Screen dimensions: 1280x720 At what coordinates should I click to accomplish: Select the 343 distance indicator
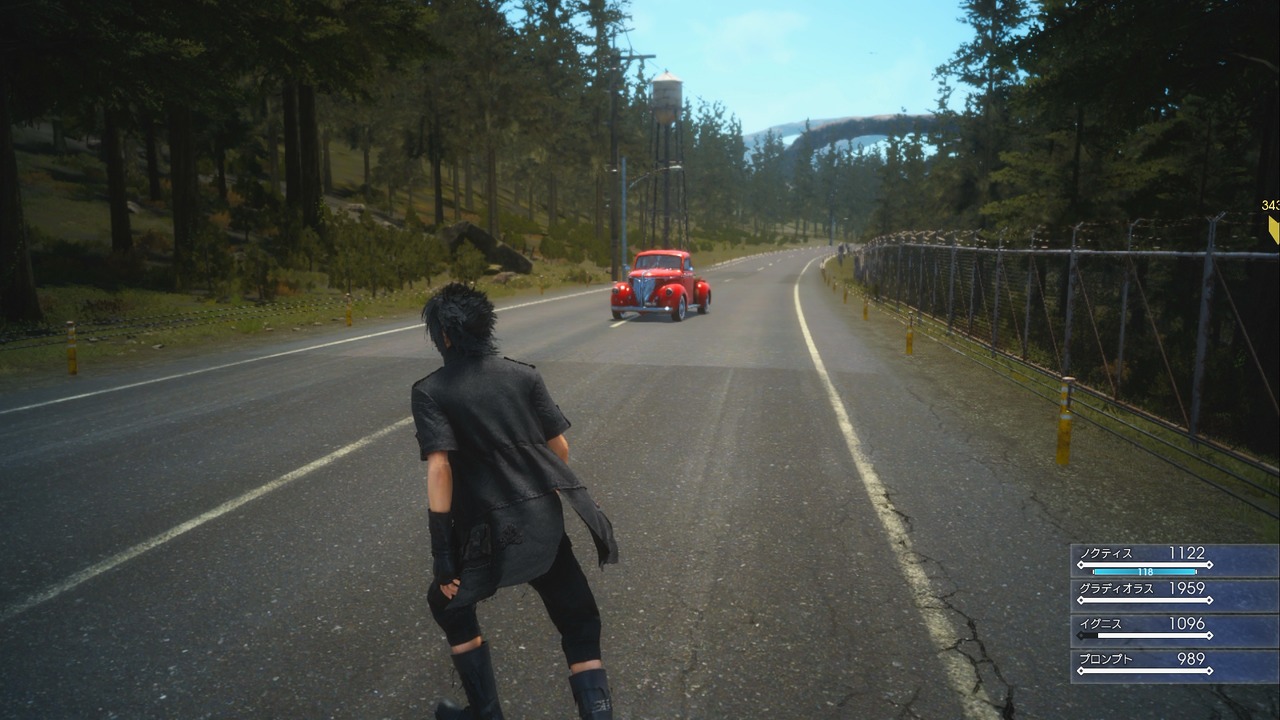point(1271,206)
